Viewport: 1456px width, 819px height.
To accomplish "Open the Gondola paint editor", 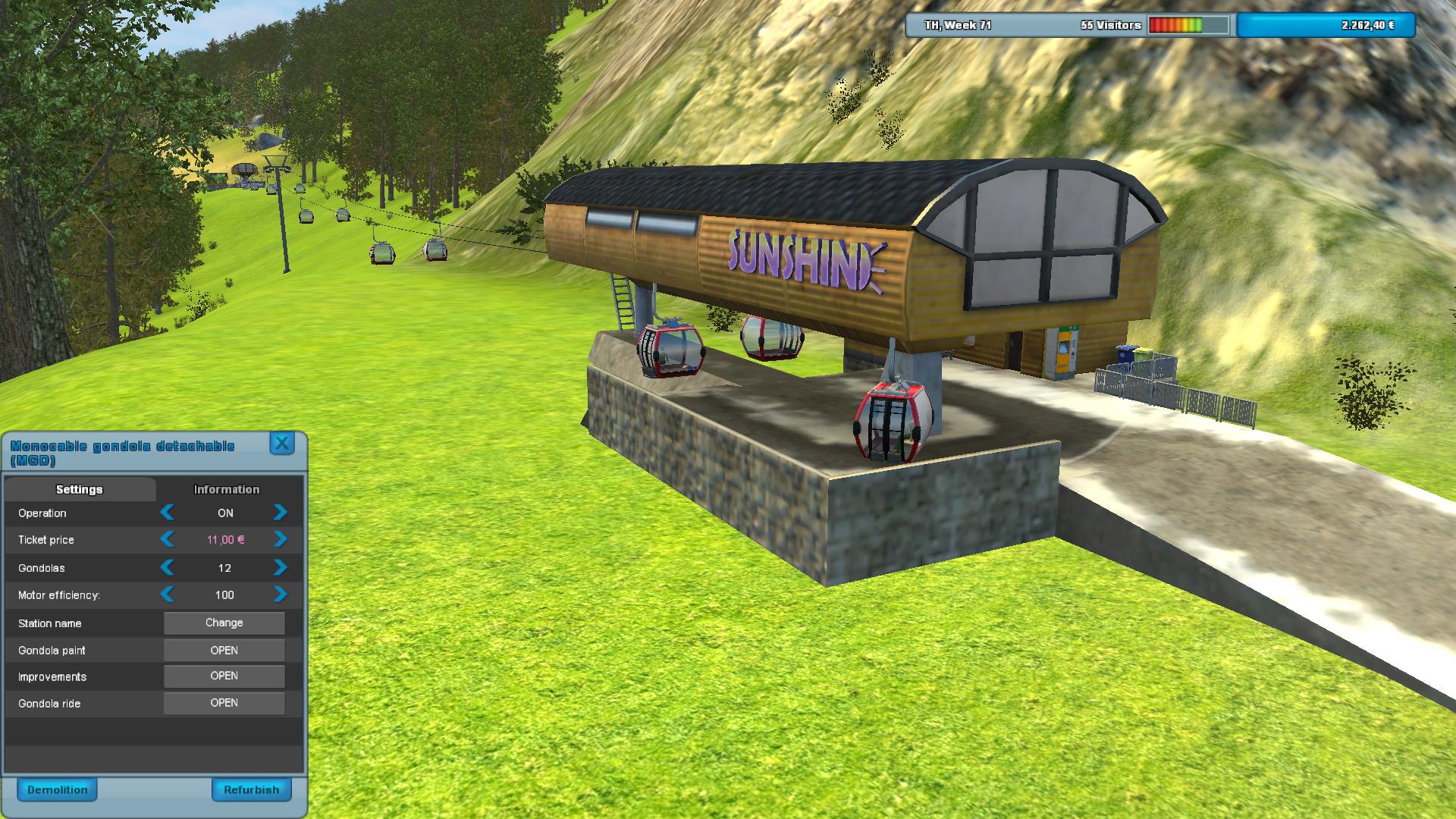I will pyautogui.click(x=224, y=650).
